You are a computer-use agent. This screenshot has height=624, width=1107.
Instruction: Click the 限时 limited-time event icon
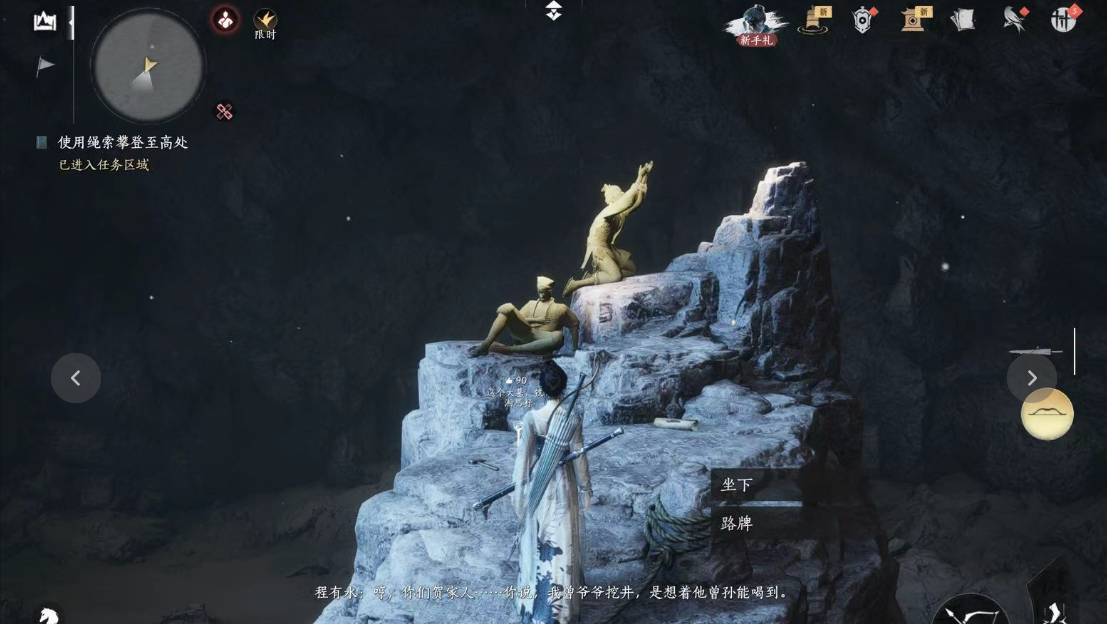(x=265, y=23)
